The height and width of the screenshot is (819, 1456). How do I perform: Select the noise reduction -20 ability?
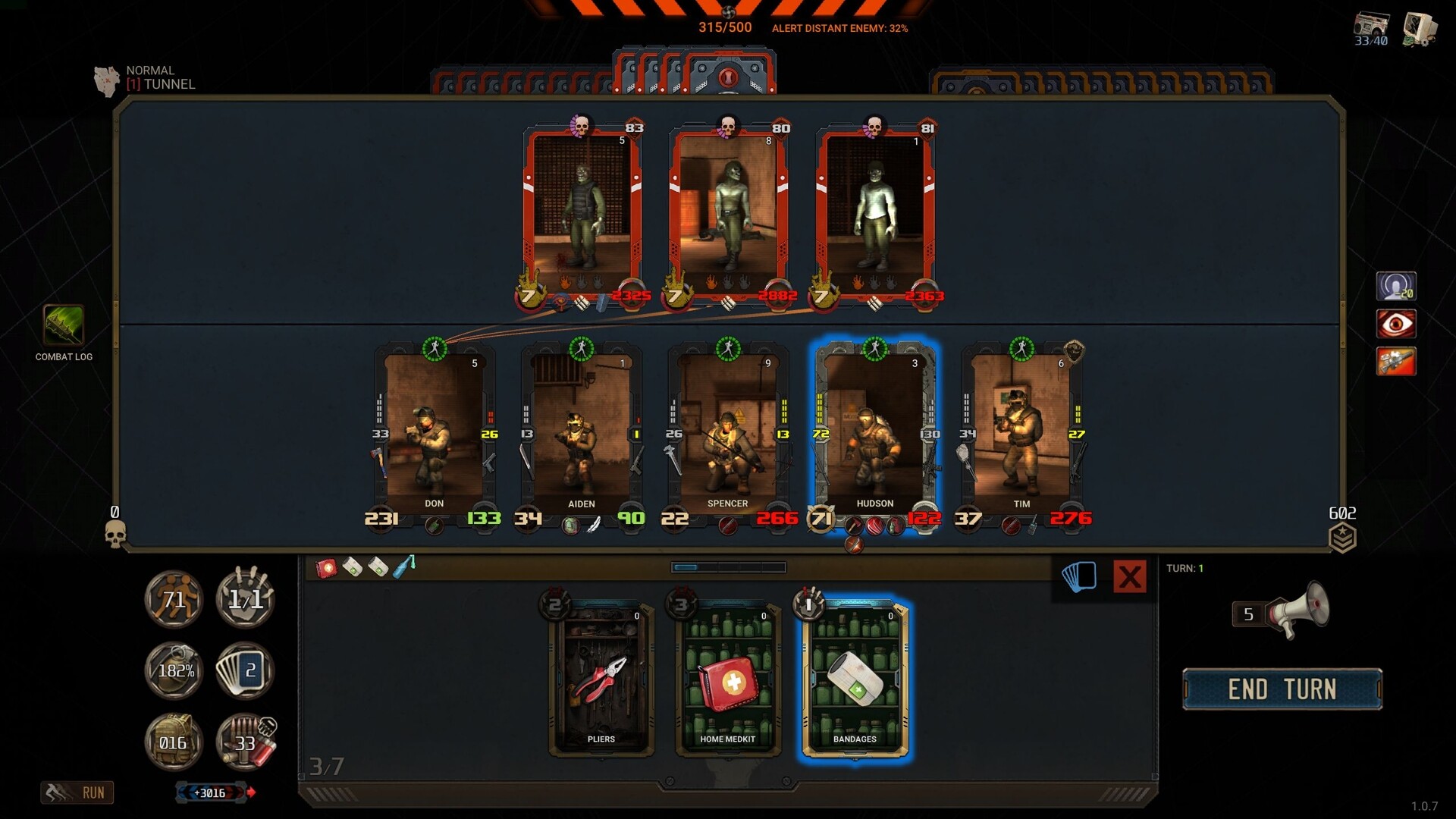1396,286
